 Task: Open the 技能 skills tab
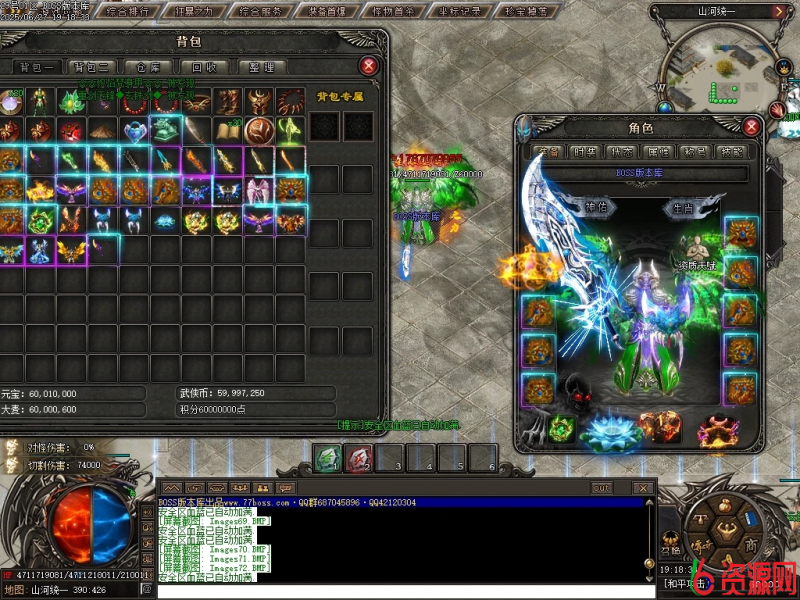731,152
